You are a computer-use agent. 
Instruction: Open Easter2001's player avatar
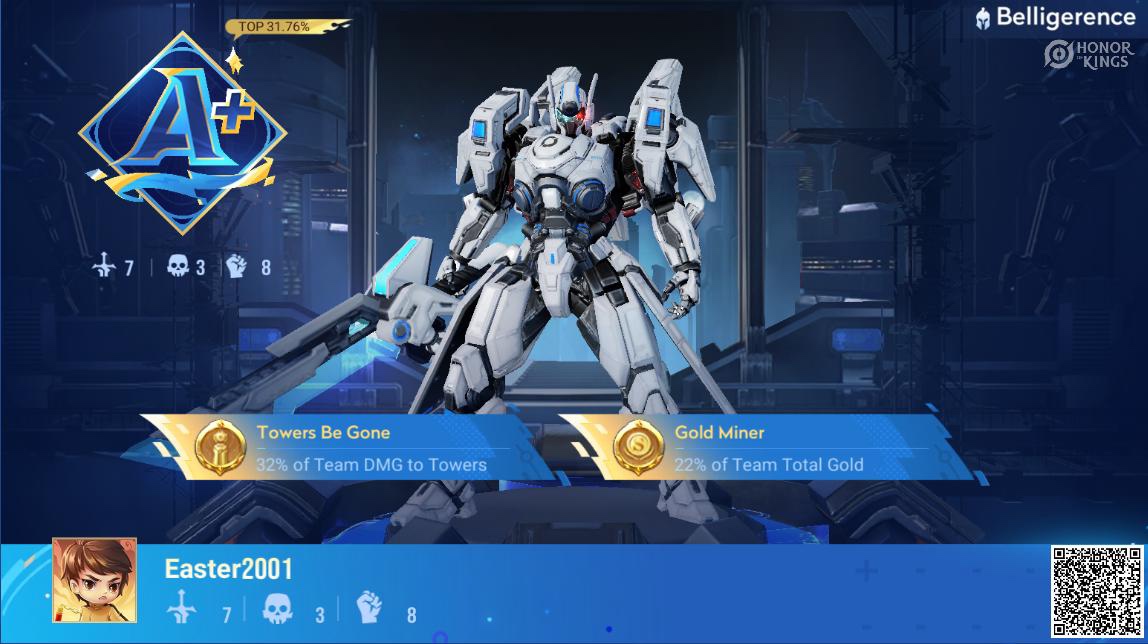point(94,580)
